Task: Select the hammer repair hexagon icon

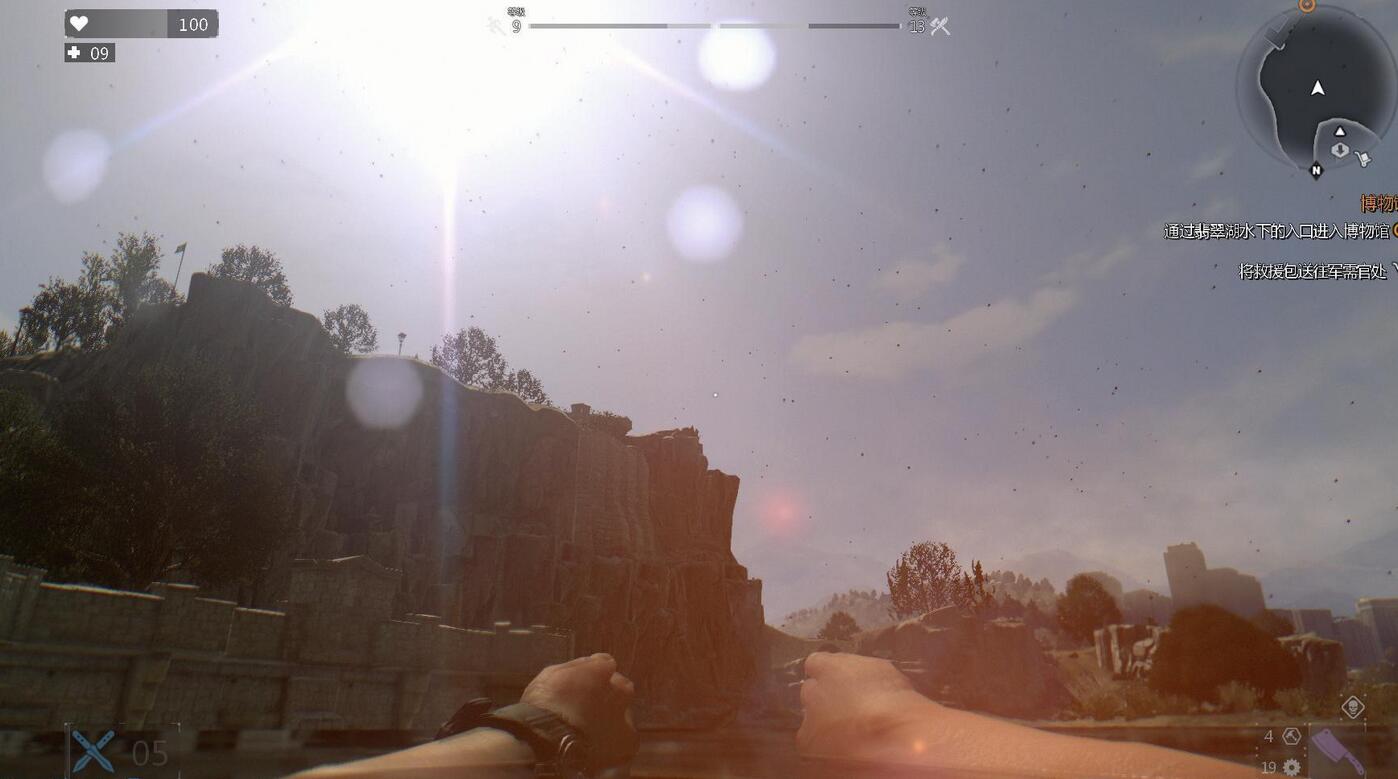Action: click(1291, 737)
